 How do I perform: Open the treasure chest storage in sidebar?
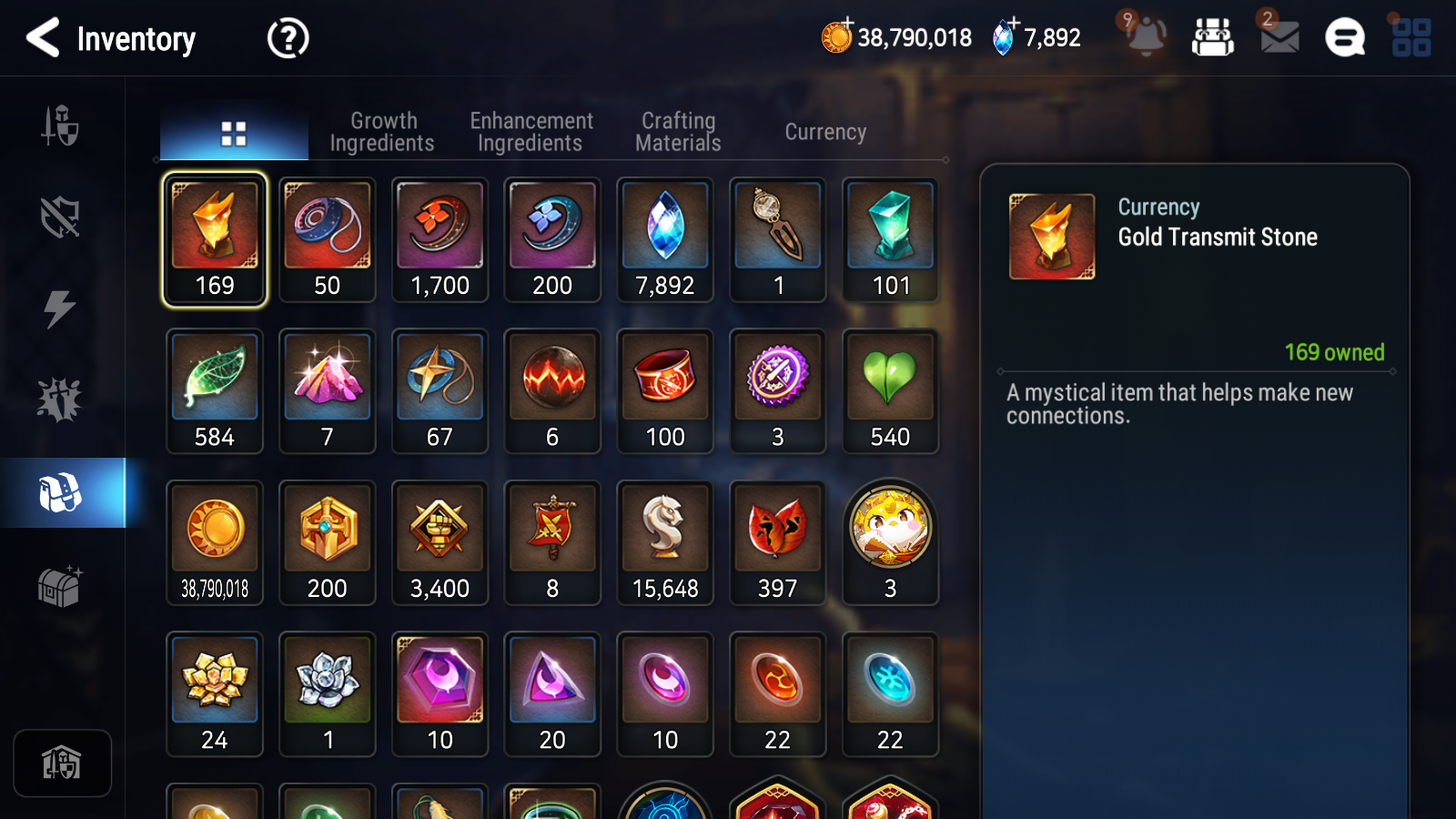(60, 587)
